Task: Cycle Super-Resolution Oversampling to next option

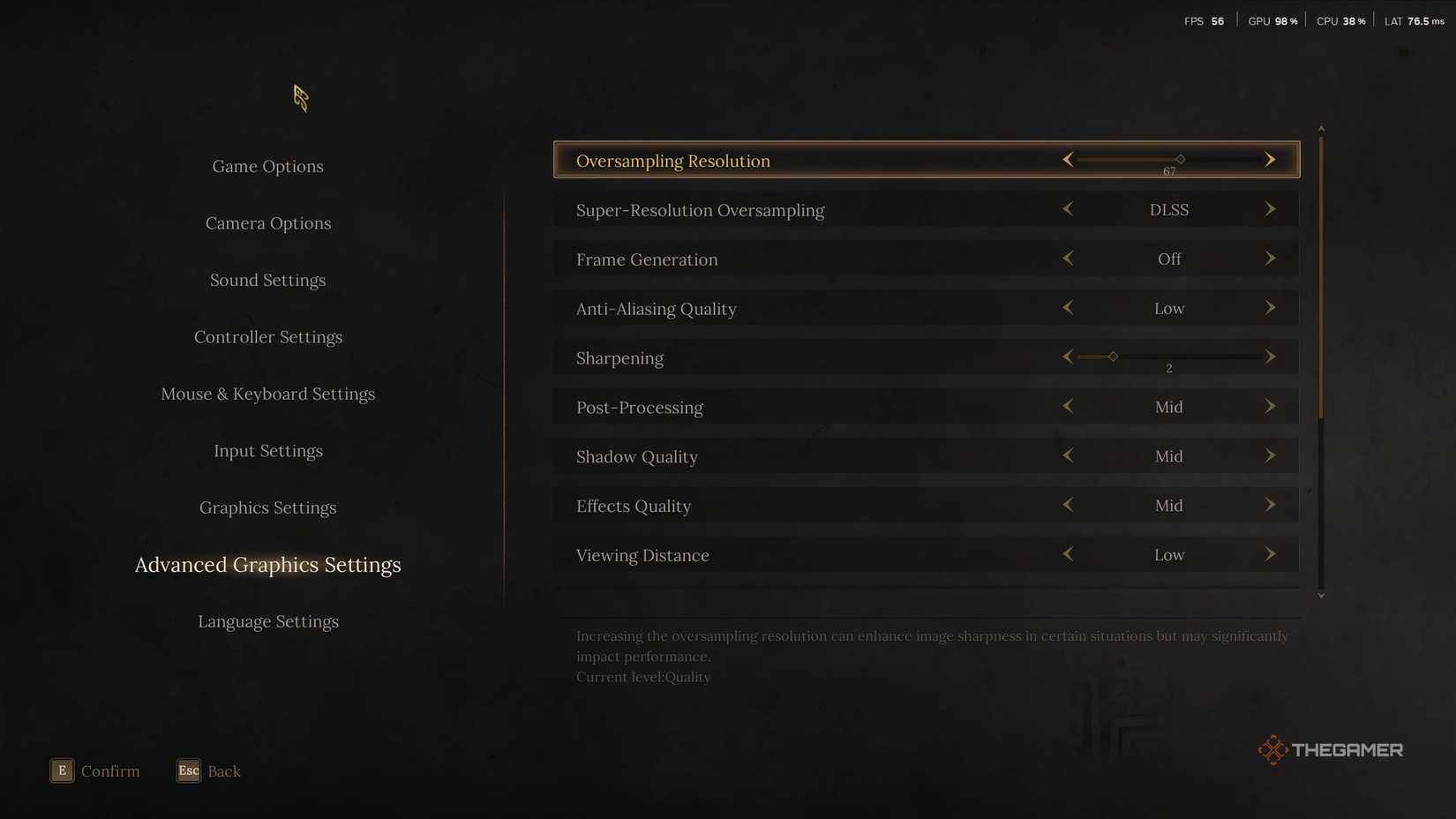Action: 1271,209
